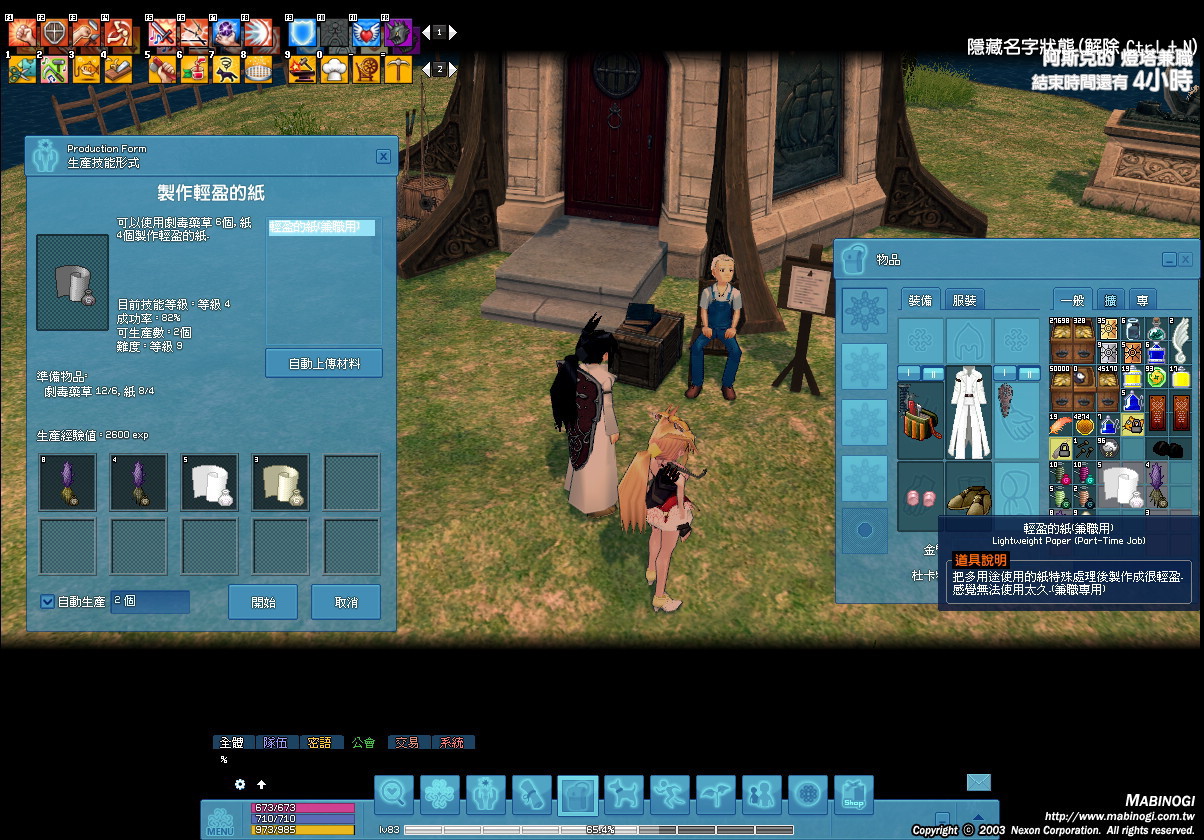This screenshot has height=840, width=1204.
Task: Open the 擴 inventory tab
Action: click(1110, 299)
